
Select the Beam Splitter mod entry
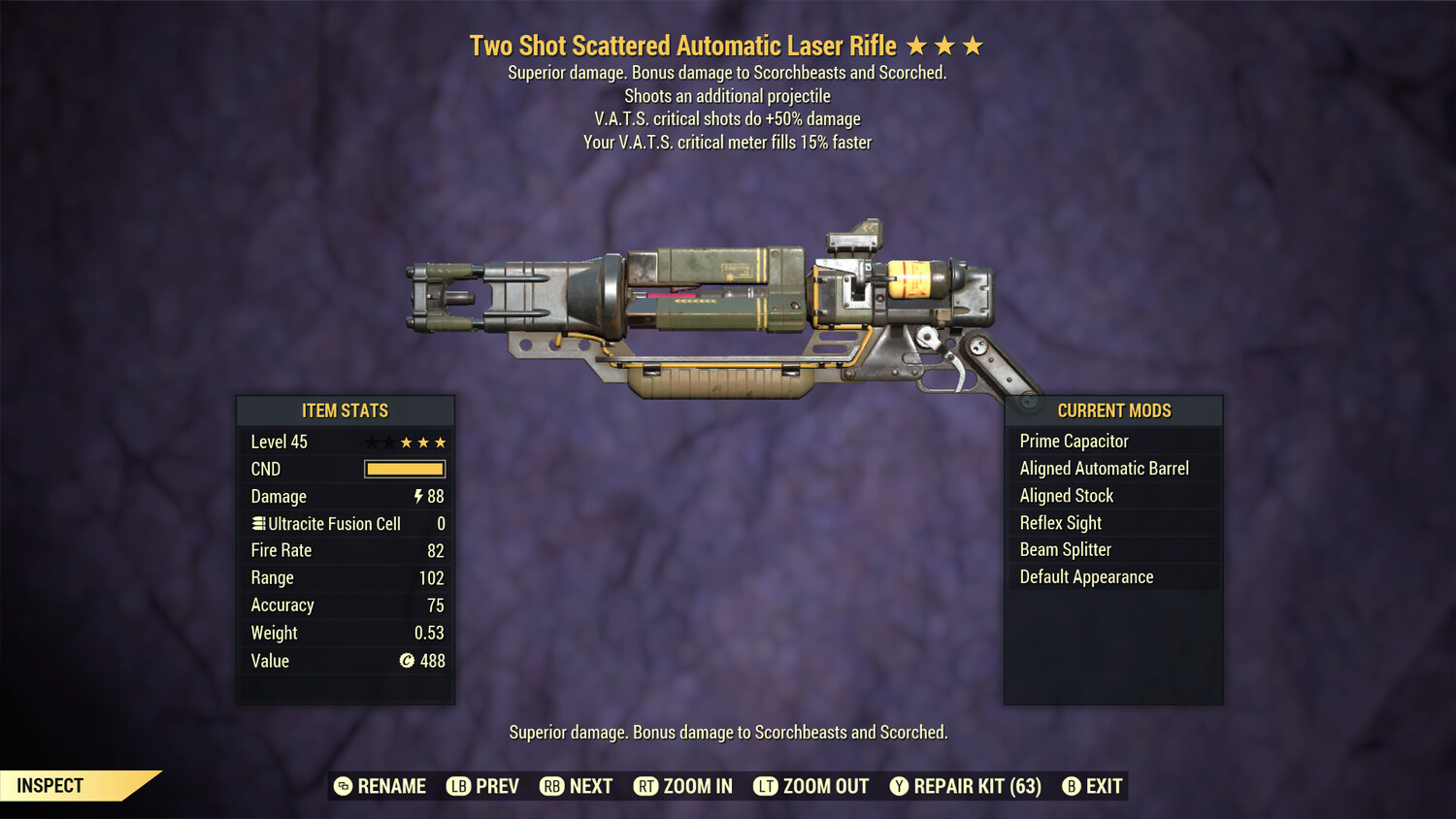[x=1065, y=549]
